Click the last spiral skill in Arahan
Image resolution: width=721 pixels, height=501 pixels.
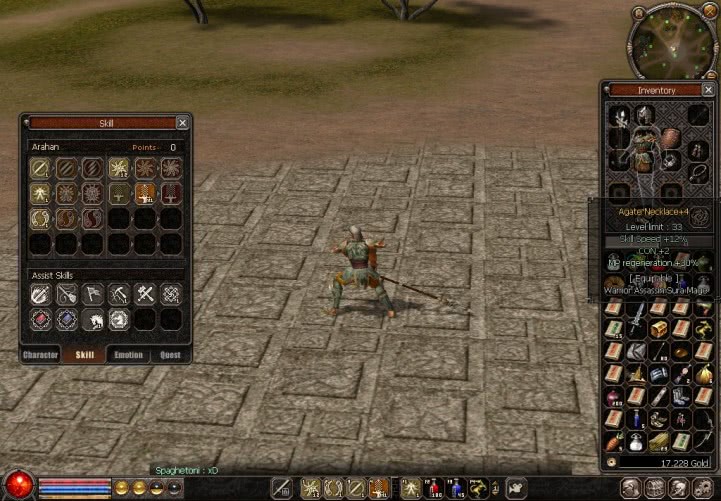[x=93, y=218]
